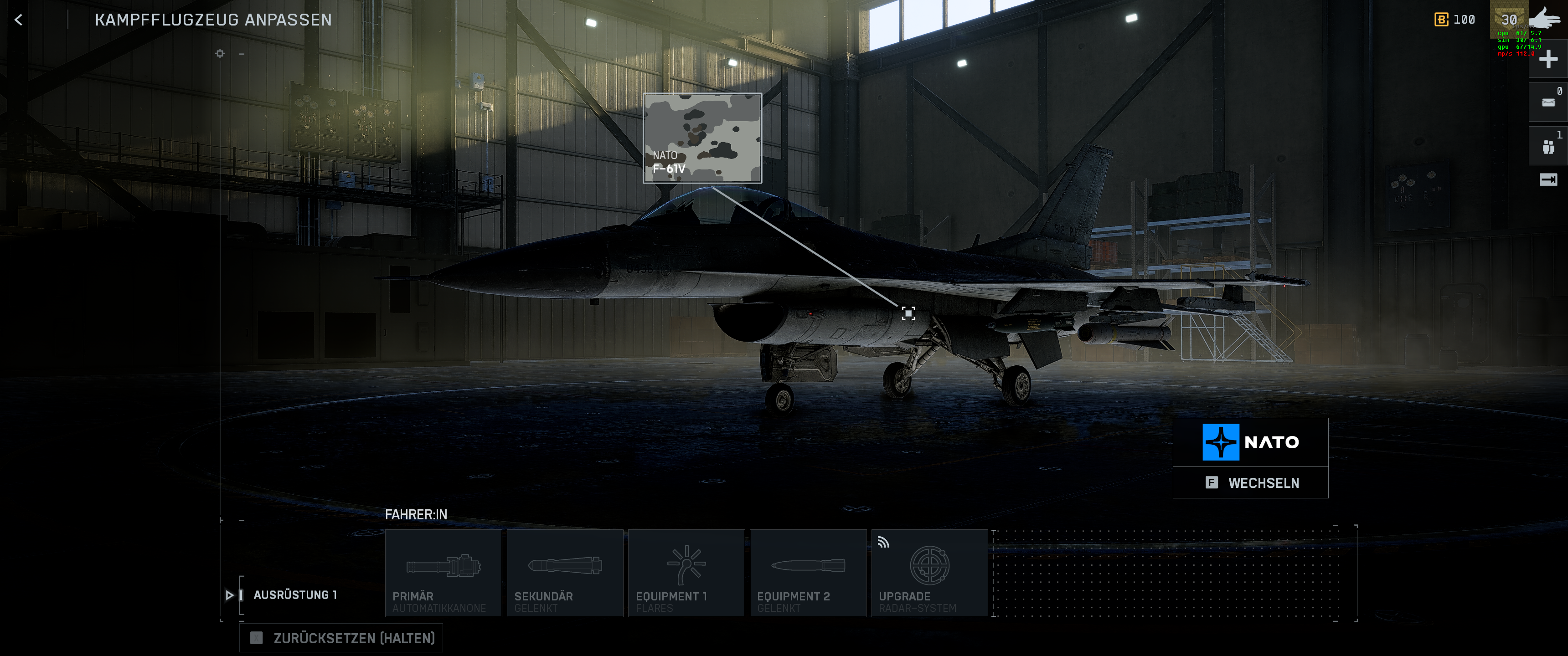Image resolution: width=1568 pixels, height=656 pixels.
Task: Open the FAHRER:IN section
Action: point(416,514)
